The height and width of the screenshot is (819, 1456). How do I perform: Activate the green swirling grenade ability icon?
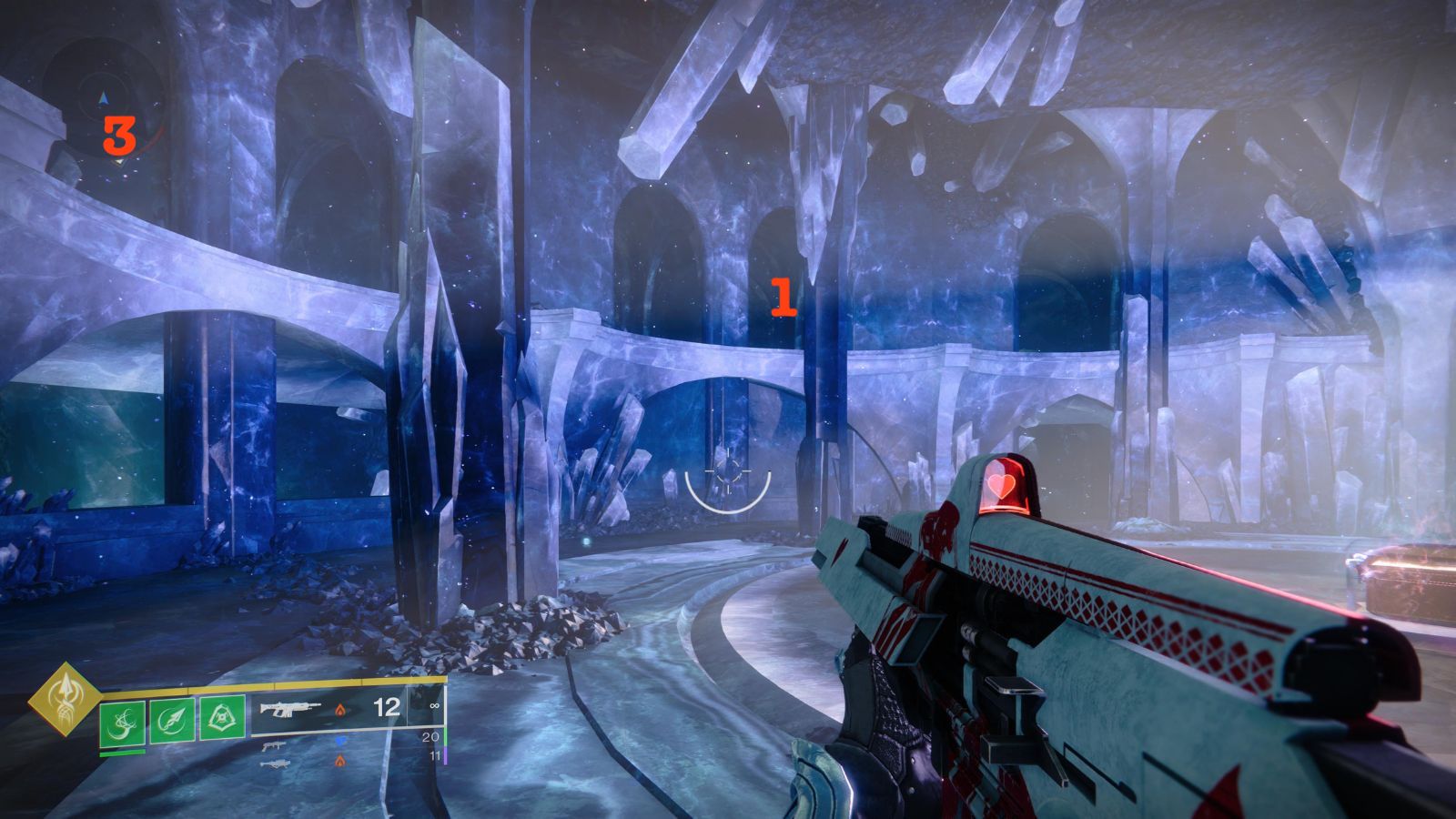[121, 723]
